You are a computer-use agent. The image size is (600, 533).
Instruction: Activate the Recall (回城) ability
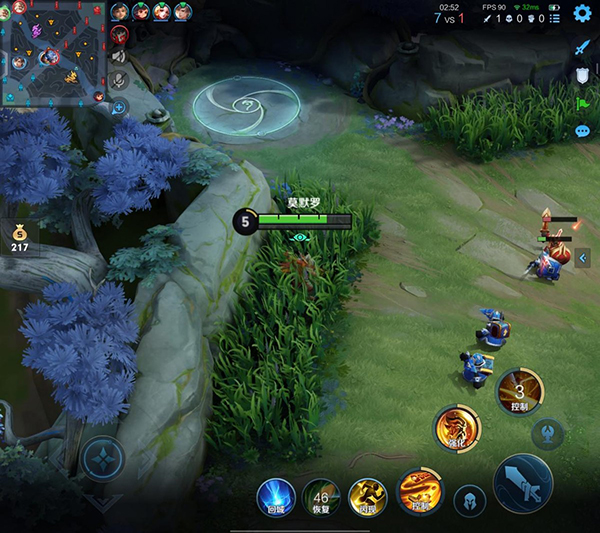pos(276,496)
